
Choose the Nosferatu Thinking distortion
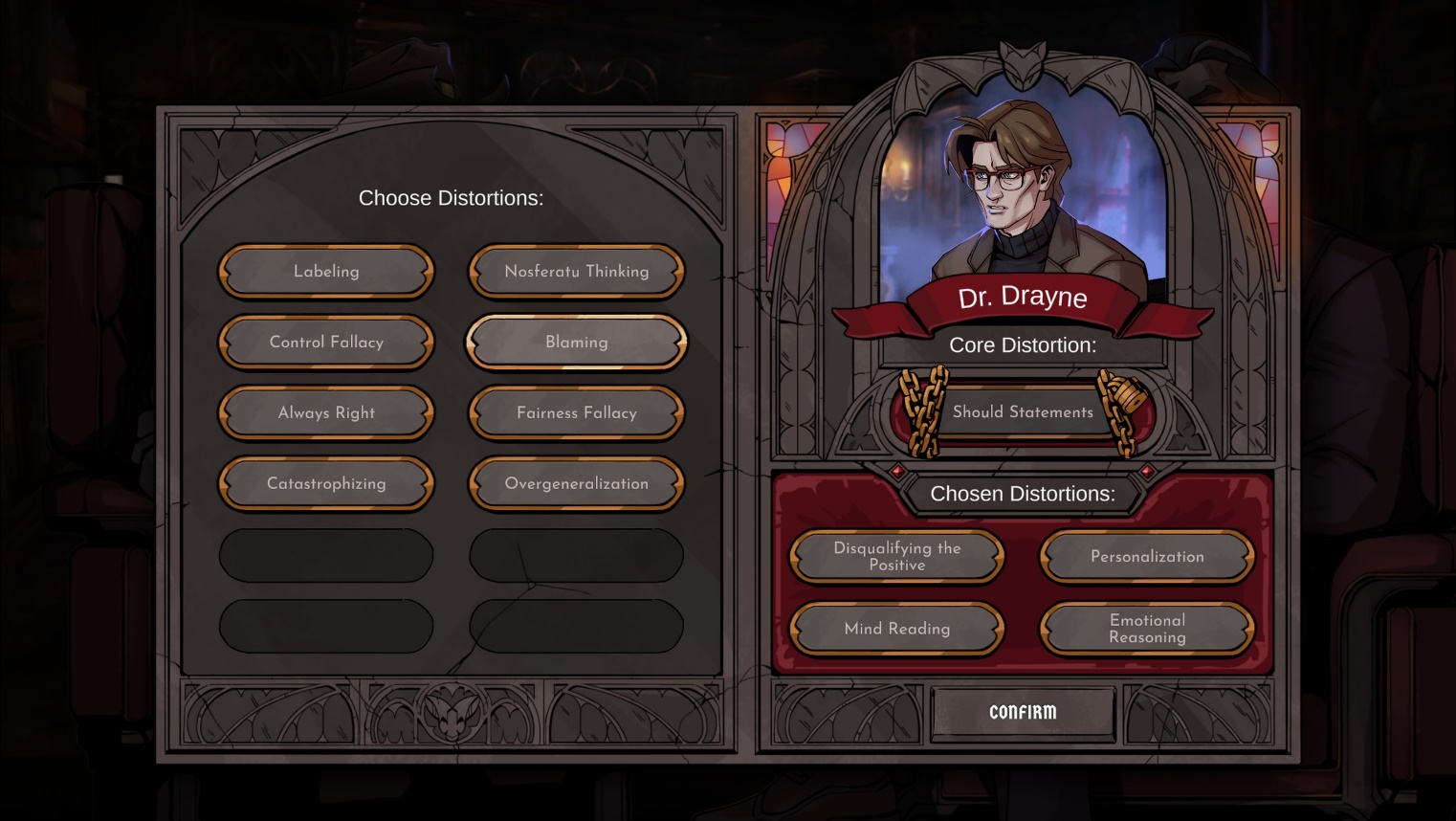[x=576, y=272]
